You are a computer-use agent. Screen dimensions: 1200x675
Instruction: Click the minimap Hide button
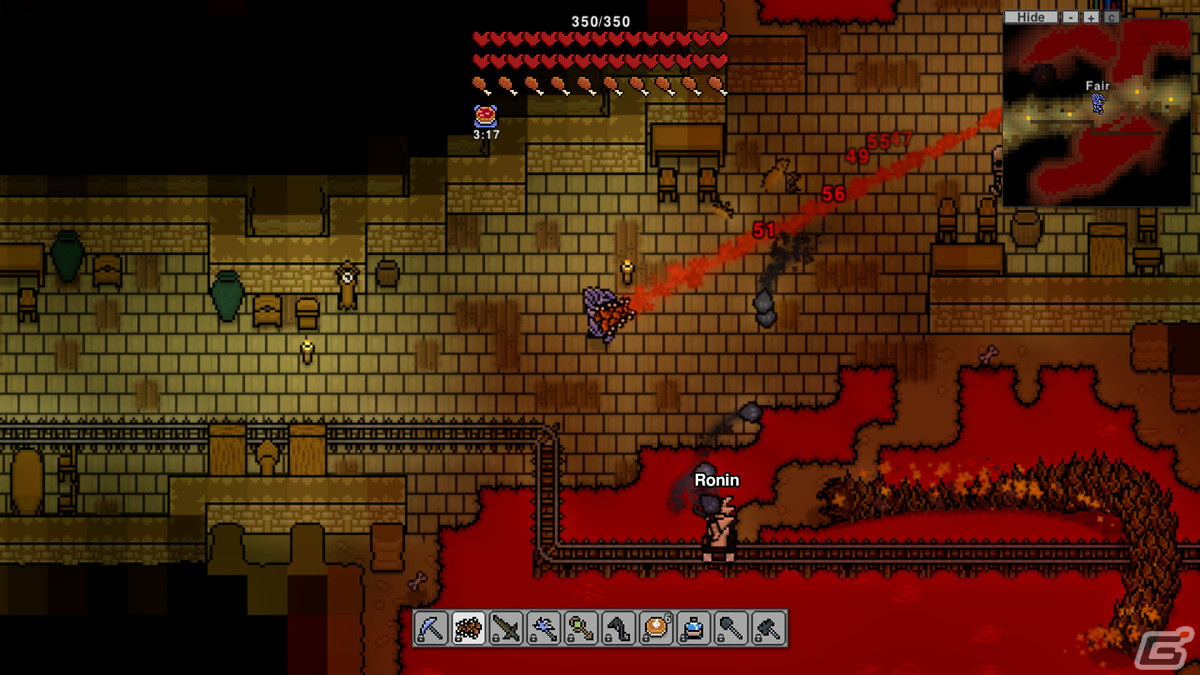point(1030,17)
